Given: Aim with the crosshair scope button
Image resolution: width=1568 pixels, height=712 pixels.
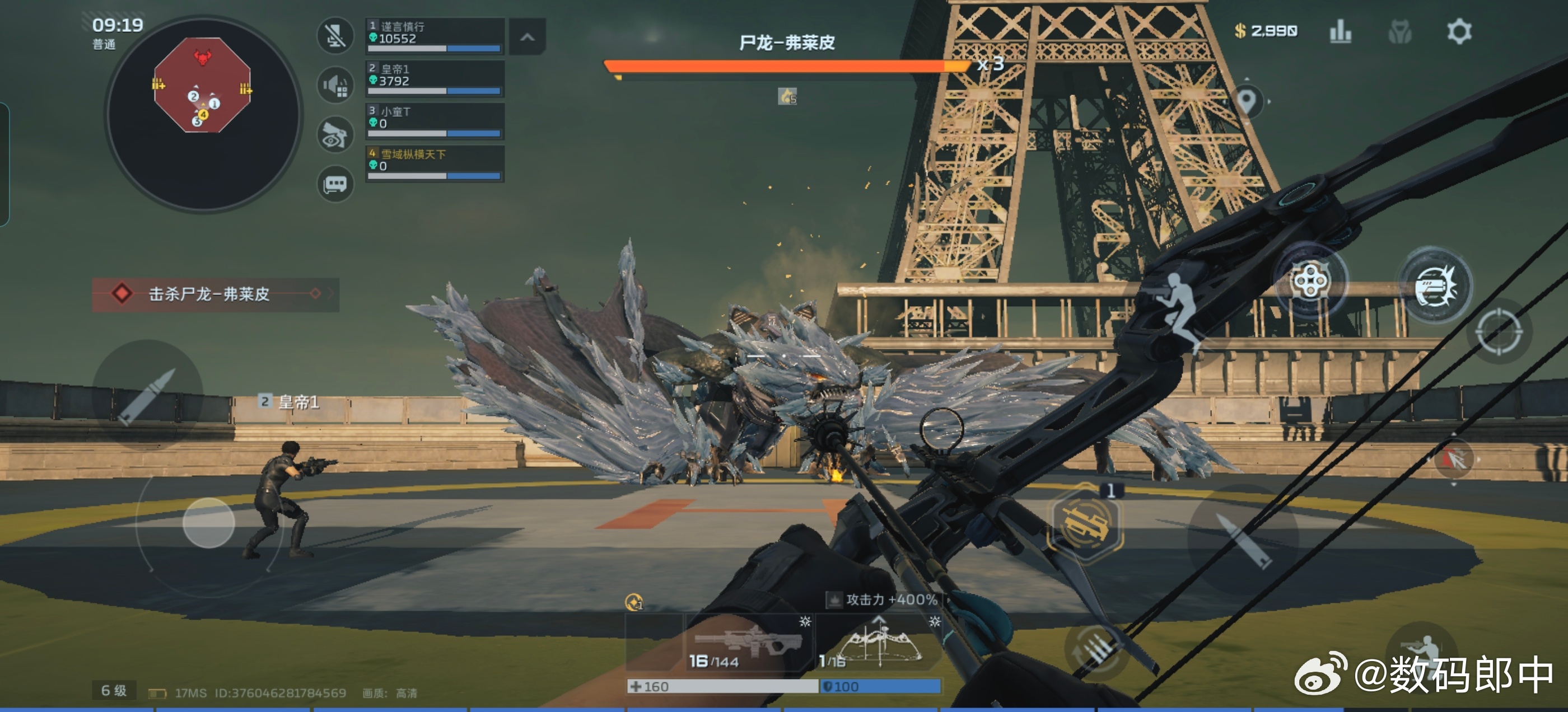Looking at the screenshot, I should (1499, 332).
